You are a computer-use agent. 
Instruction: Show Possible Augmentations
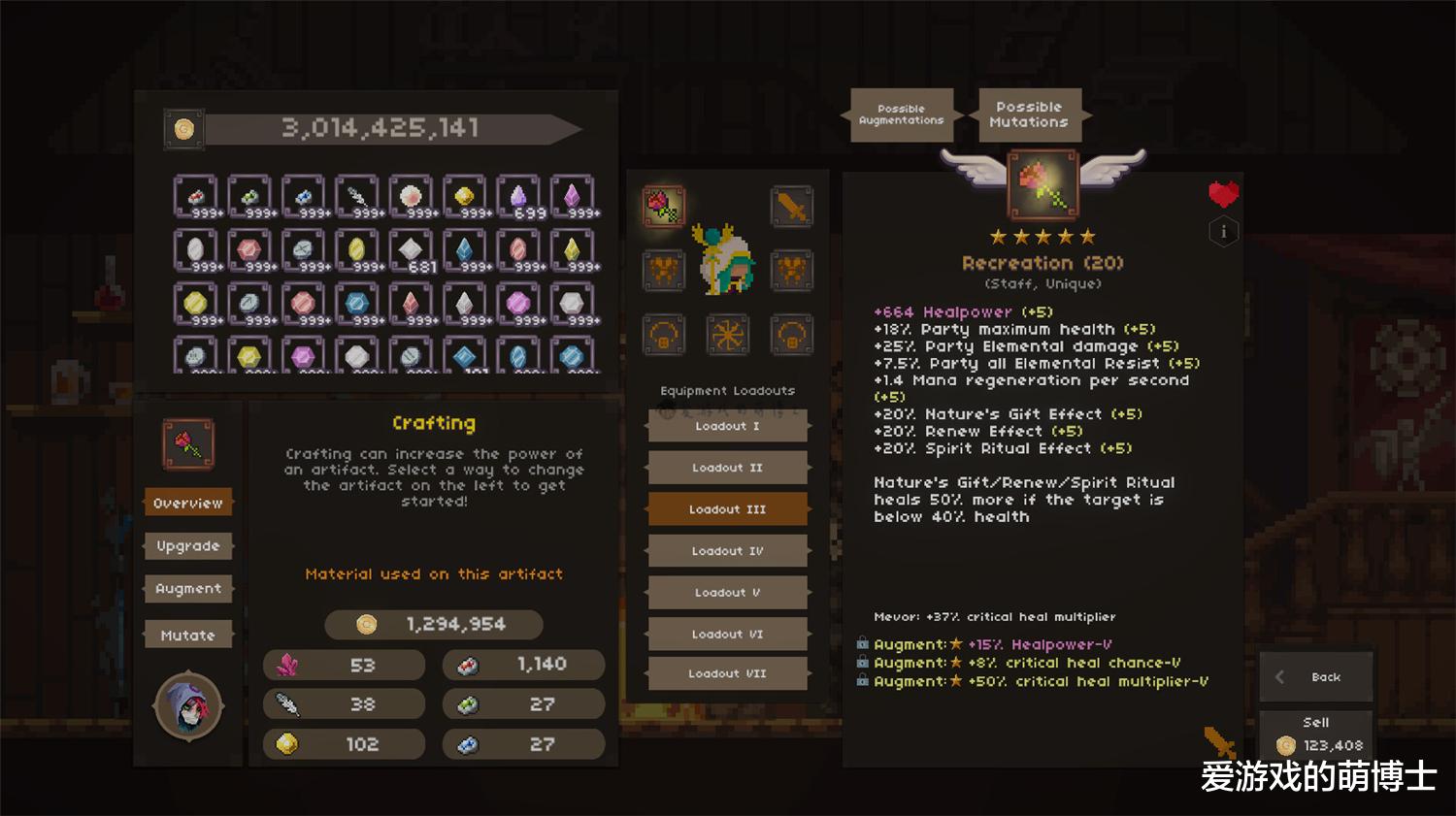901,115
